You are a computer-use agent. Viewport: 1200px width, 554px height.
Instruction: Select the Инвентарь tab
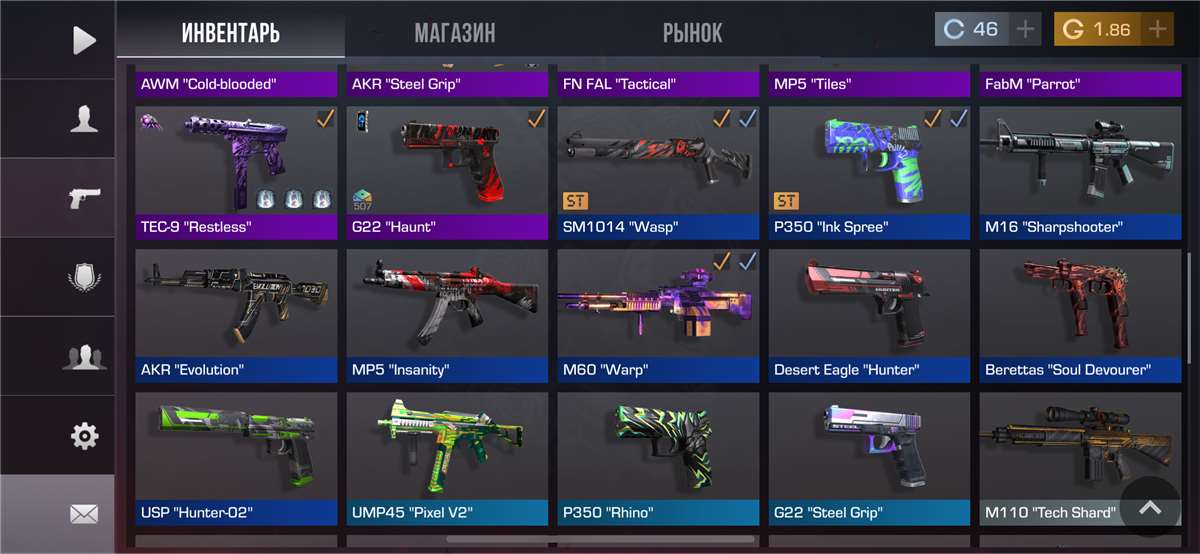[231, 33]
